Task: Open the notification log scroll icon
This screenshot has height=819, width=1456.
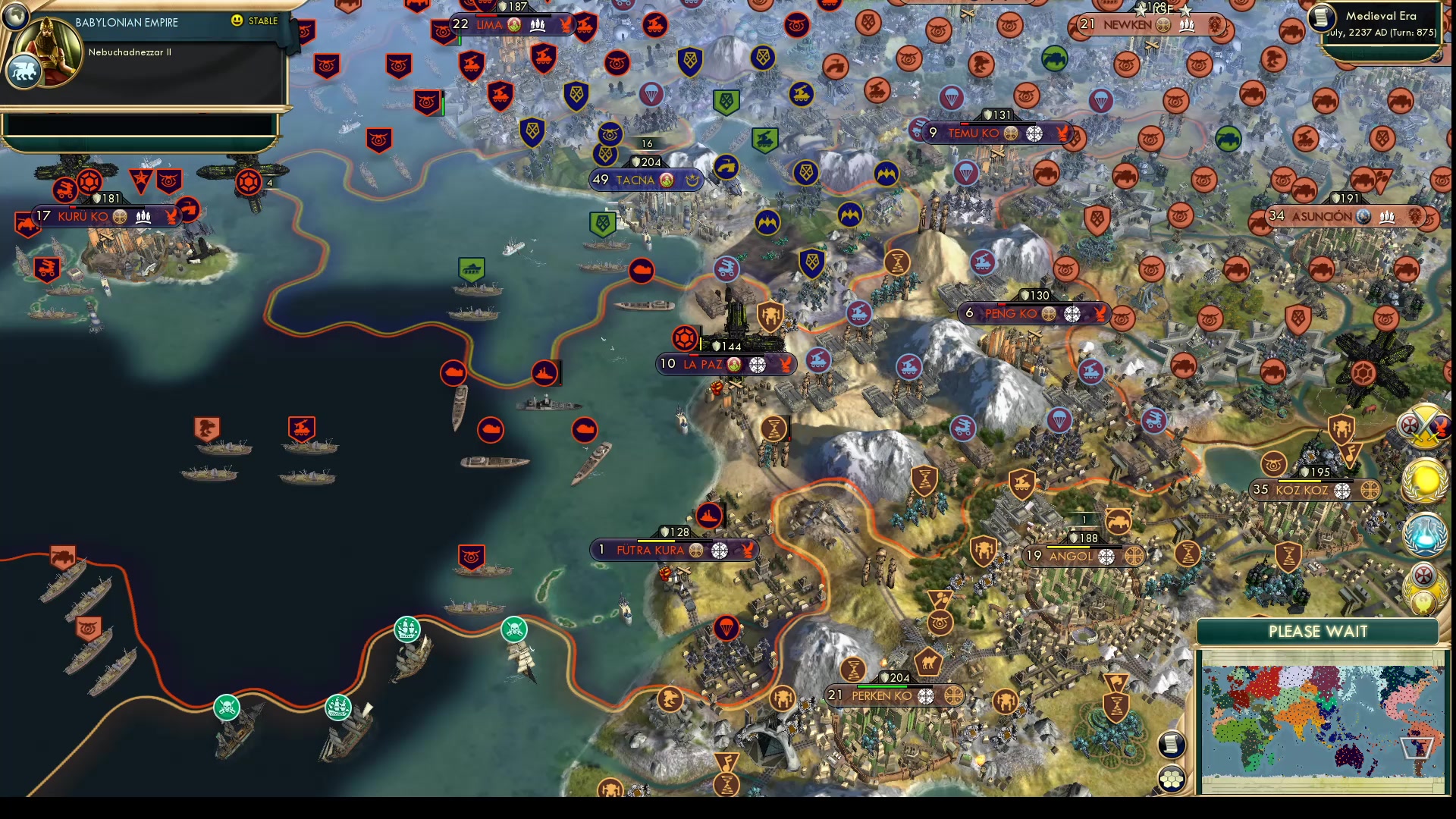Action: [1170, 745]
